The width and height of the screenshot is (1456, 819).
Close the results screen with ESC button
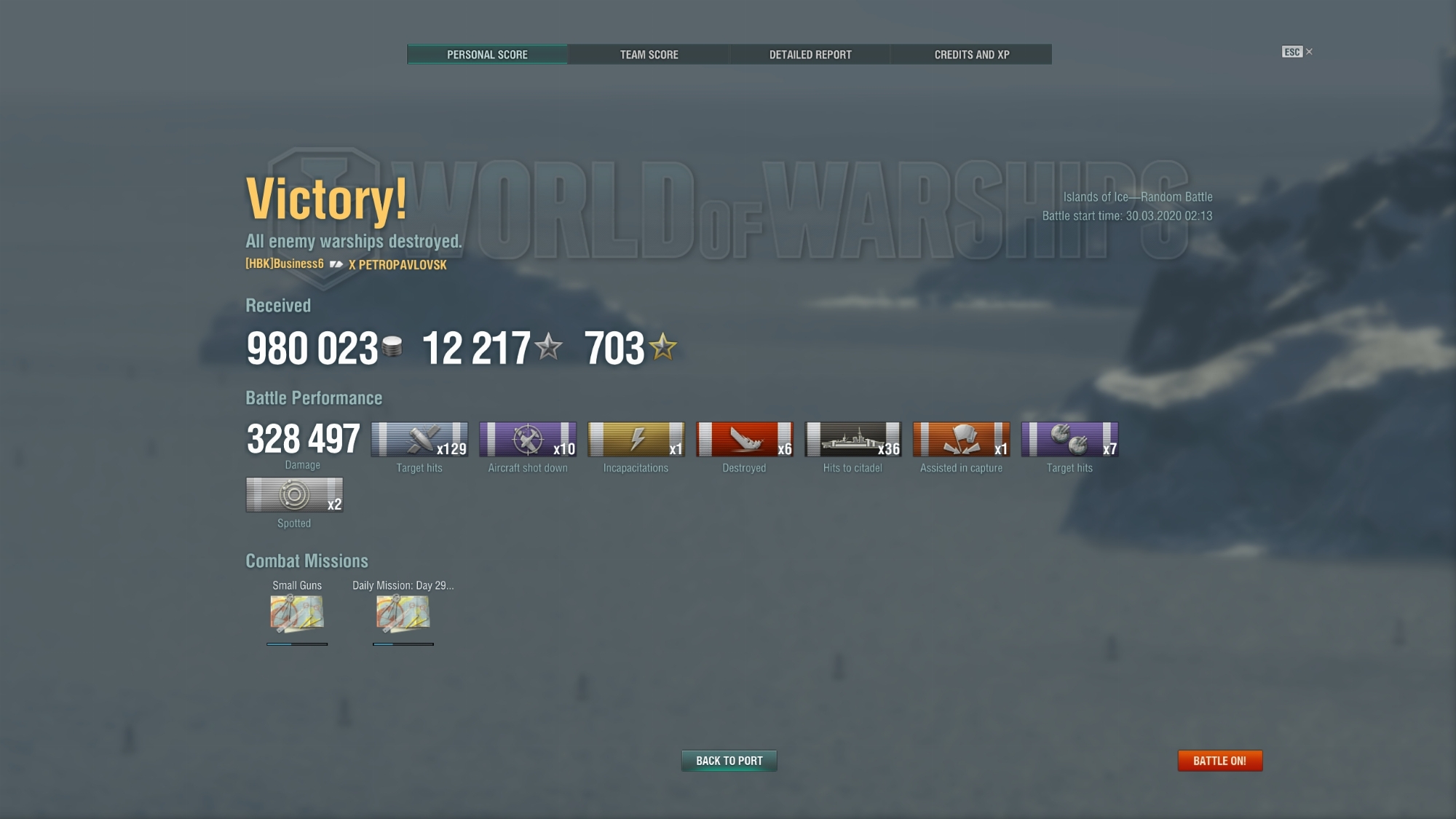coord(1297,52)
